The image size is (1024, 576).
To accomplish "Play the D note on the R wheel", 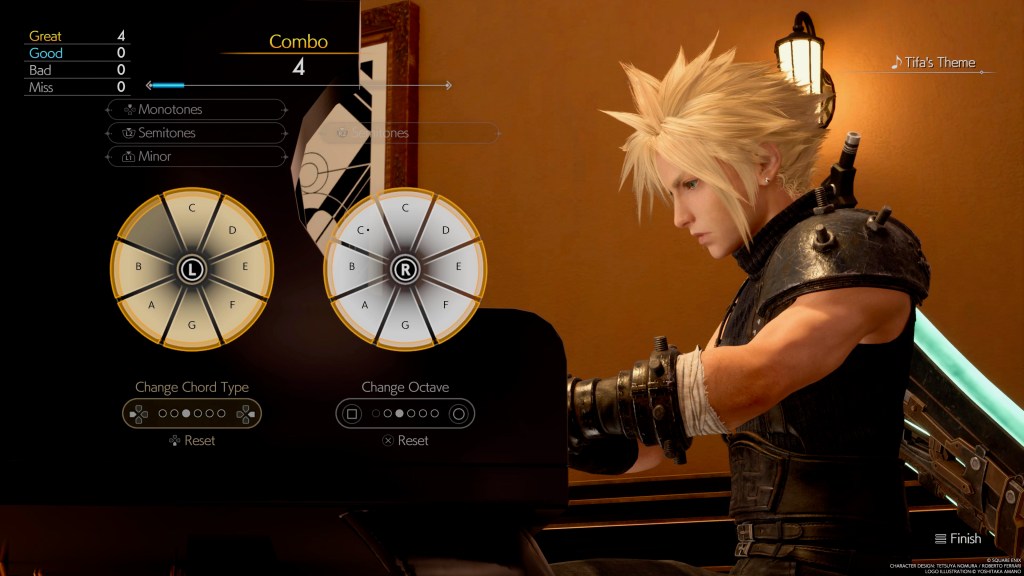I will 445,231.
